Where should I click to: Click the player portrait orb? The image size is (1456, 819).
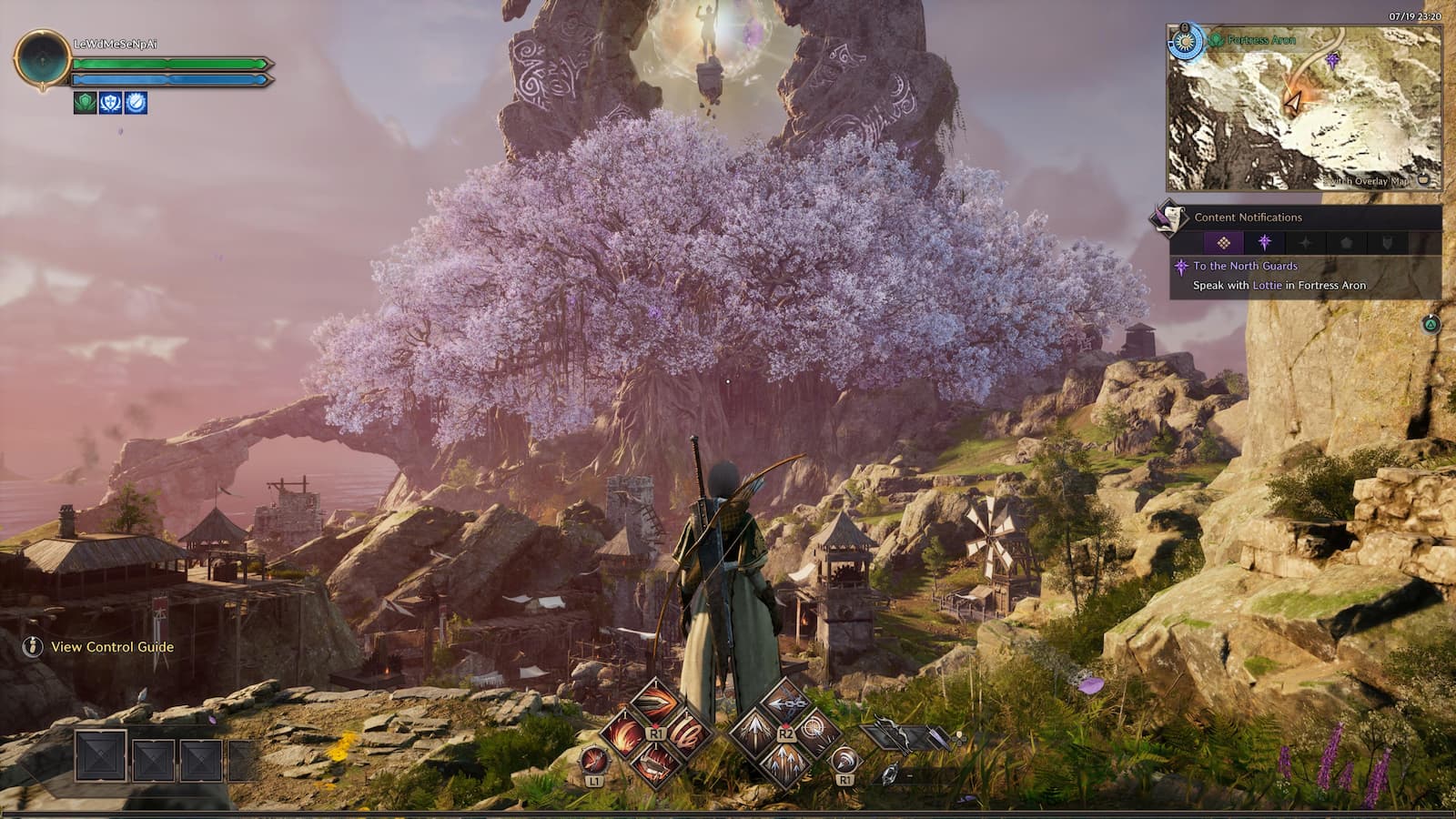pyautogui.click(x=42, y=59)
